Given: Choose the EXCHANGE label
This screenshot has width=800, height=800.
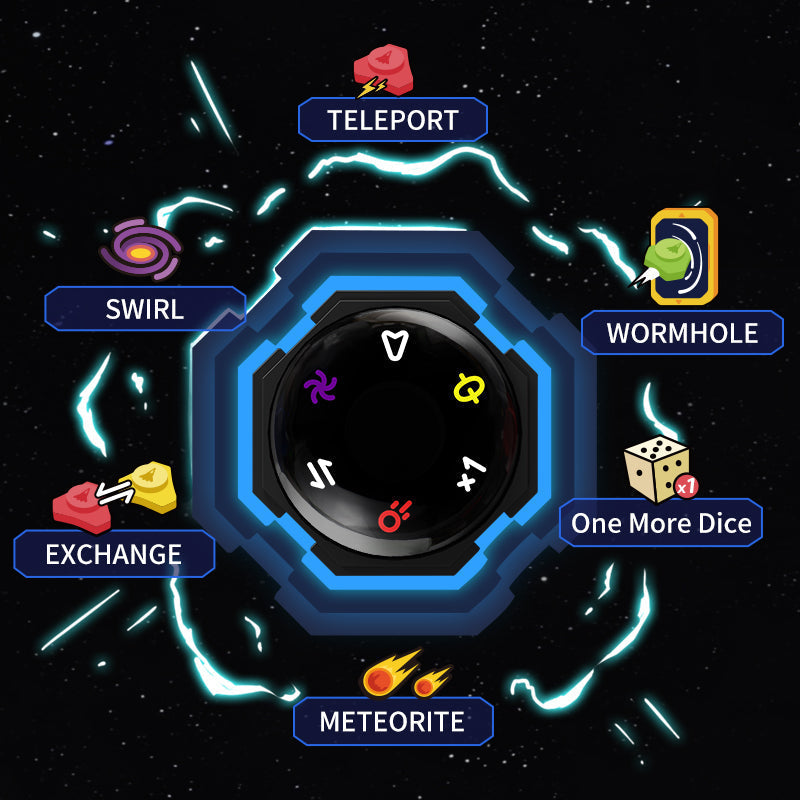Looking at the screenshot, I should [x=114, y=554].
